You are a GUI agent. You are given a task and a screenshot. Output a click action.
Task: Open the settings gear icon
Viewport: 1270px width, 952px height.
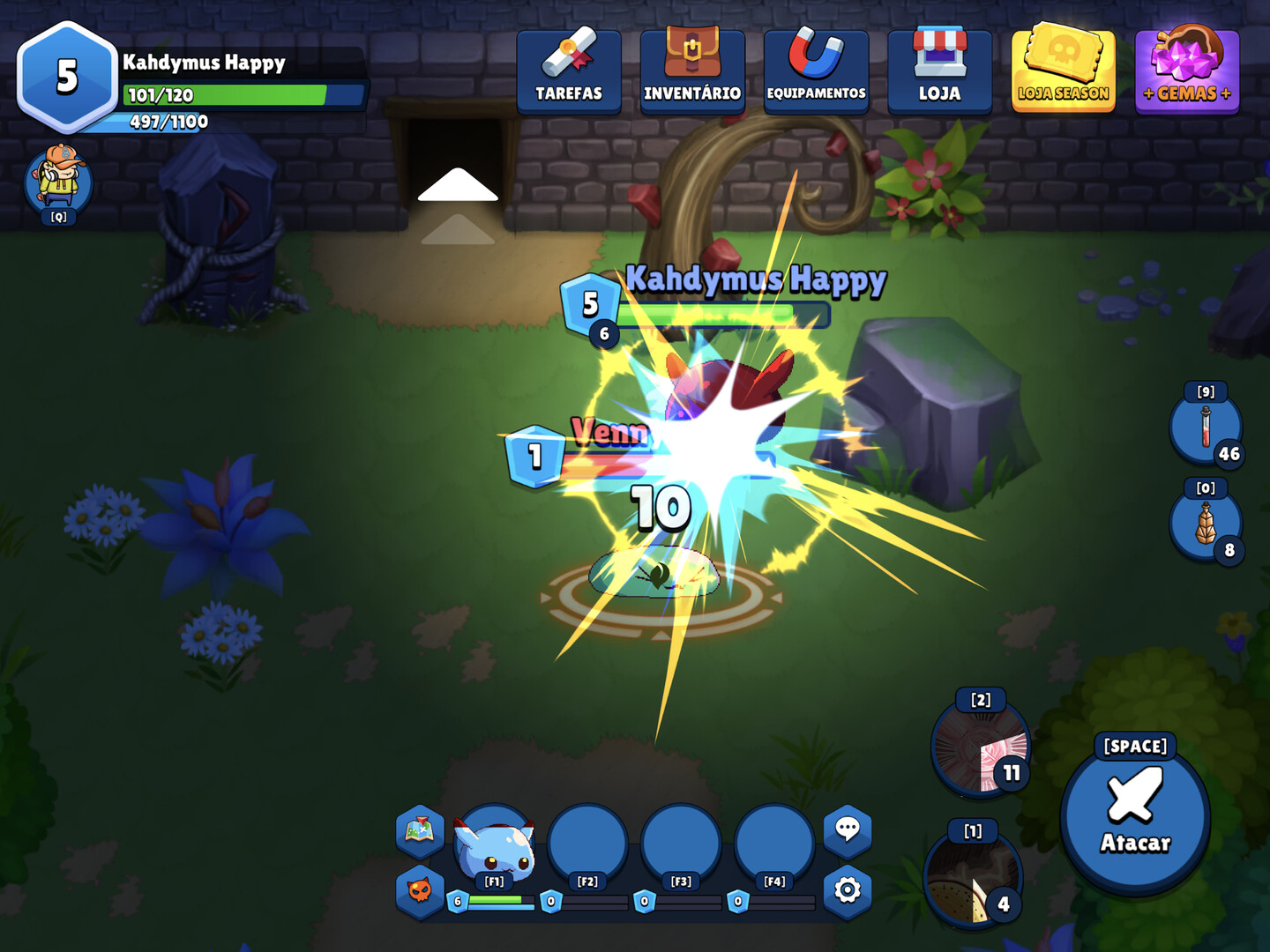(848, 892)
